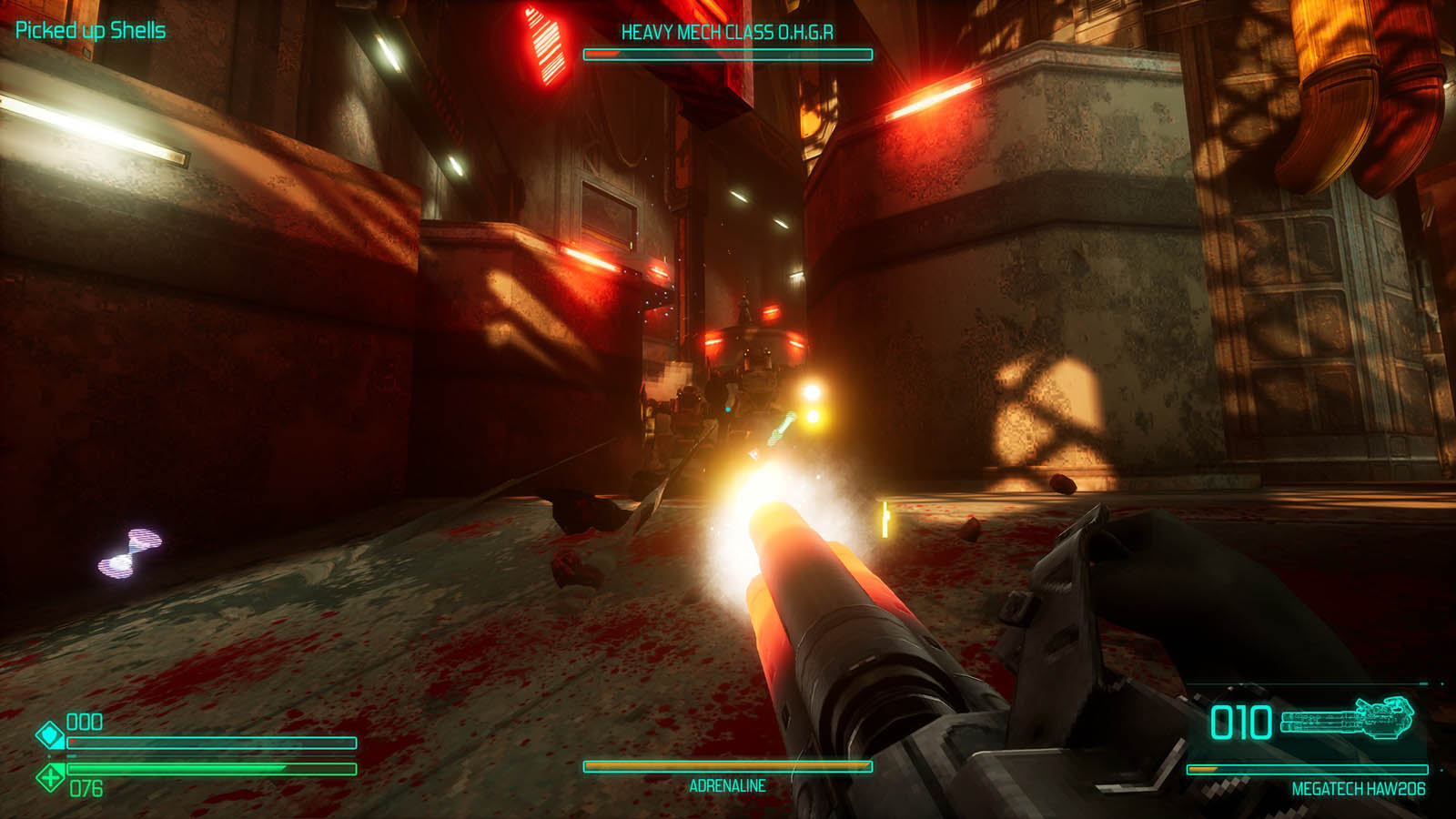Viewport: 1456px width, 819px height.
Task: Click the armor shield diamond icon
Action: [x=49, y=734]
